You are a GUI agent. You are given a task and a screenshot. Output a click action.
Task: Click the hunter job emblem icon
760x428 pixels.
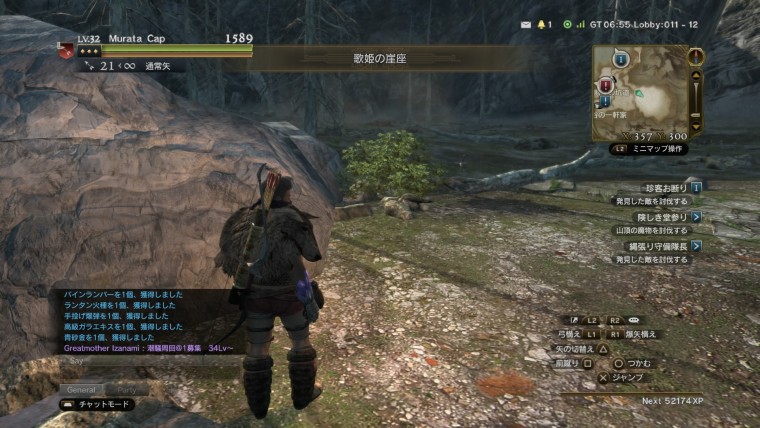coord(66,48)
